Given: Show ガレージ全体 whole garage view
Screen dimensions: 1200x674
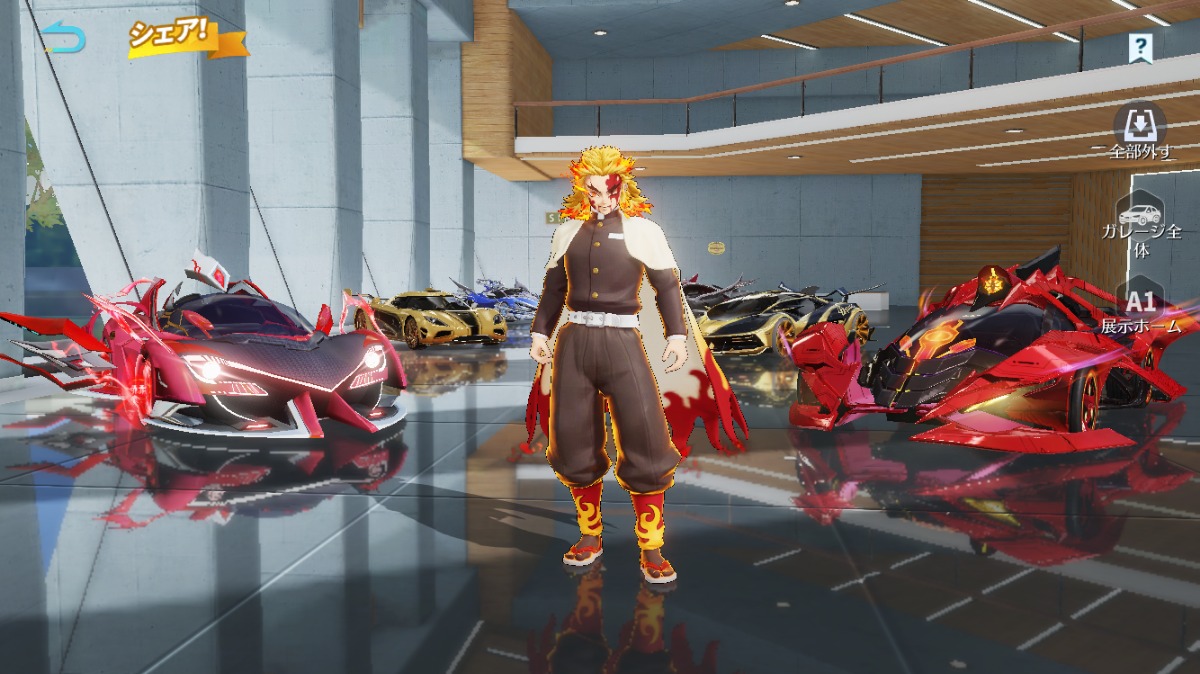Looking at the screenshot, I should pos(1141,227).
